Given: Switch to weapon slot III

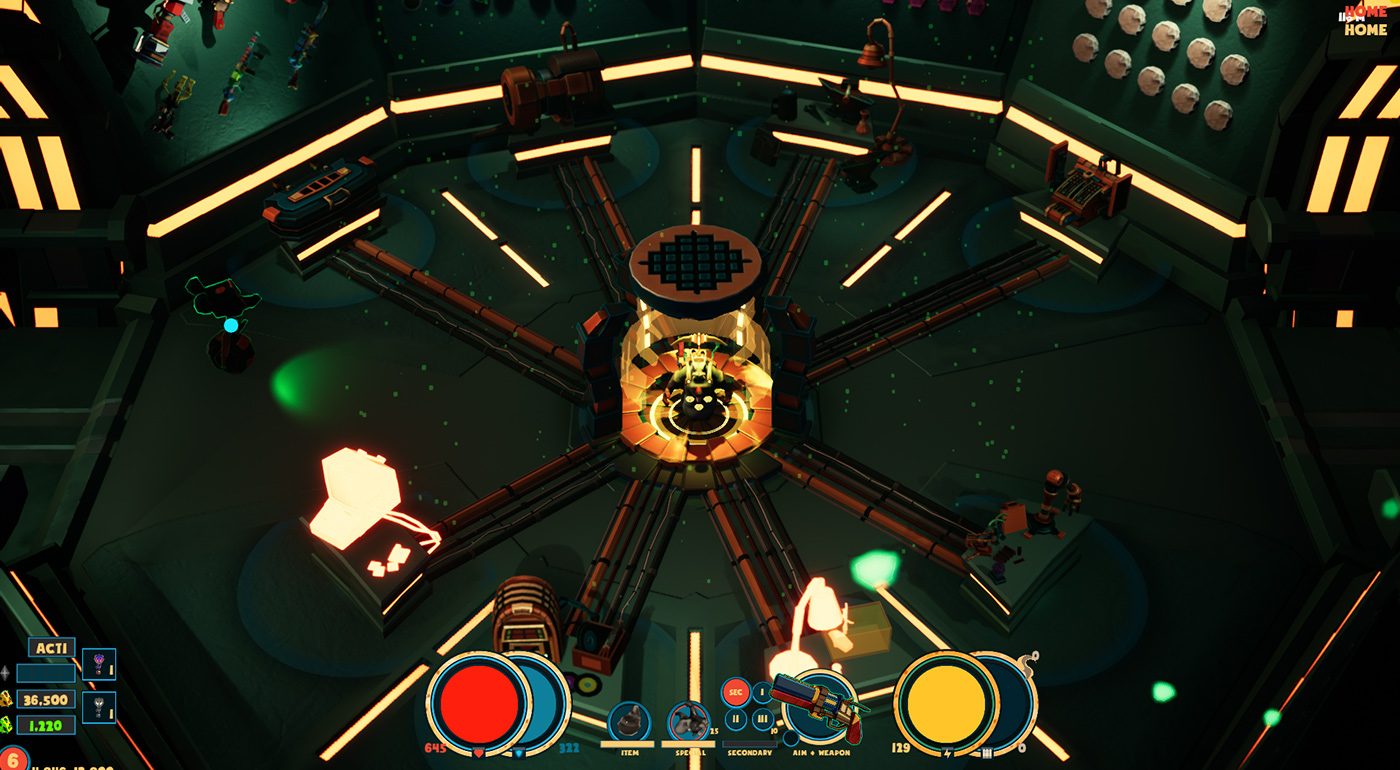Looking at the screenshot, I should tap(762, 719).
